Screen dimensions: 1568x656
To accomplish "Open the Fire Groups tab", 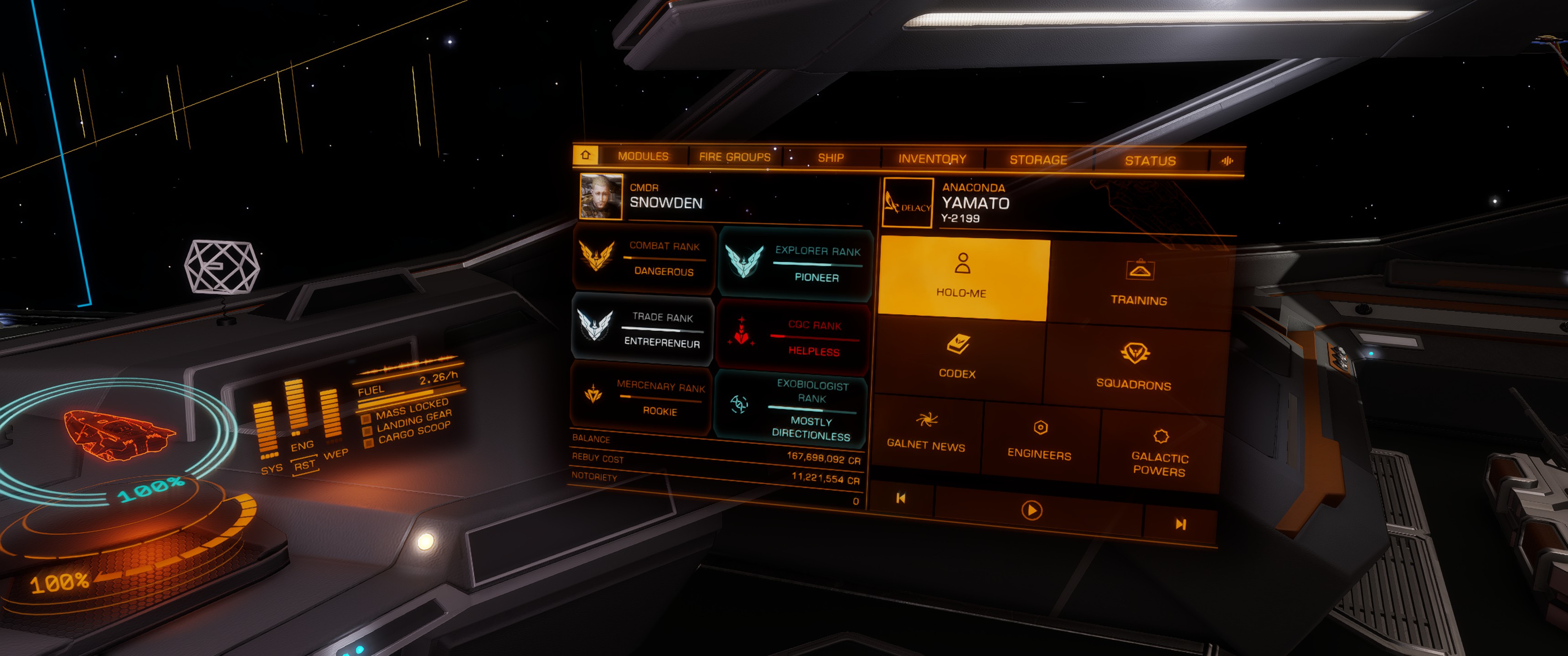I will click(735, 157).
